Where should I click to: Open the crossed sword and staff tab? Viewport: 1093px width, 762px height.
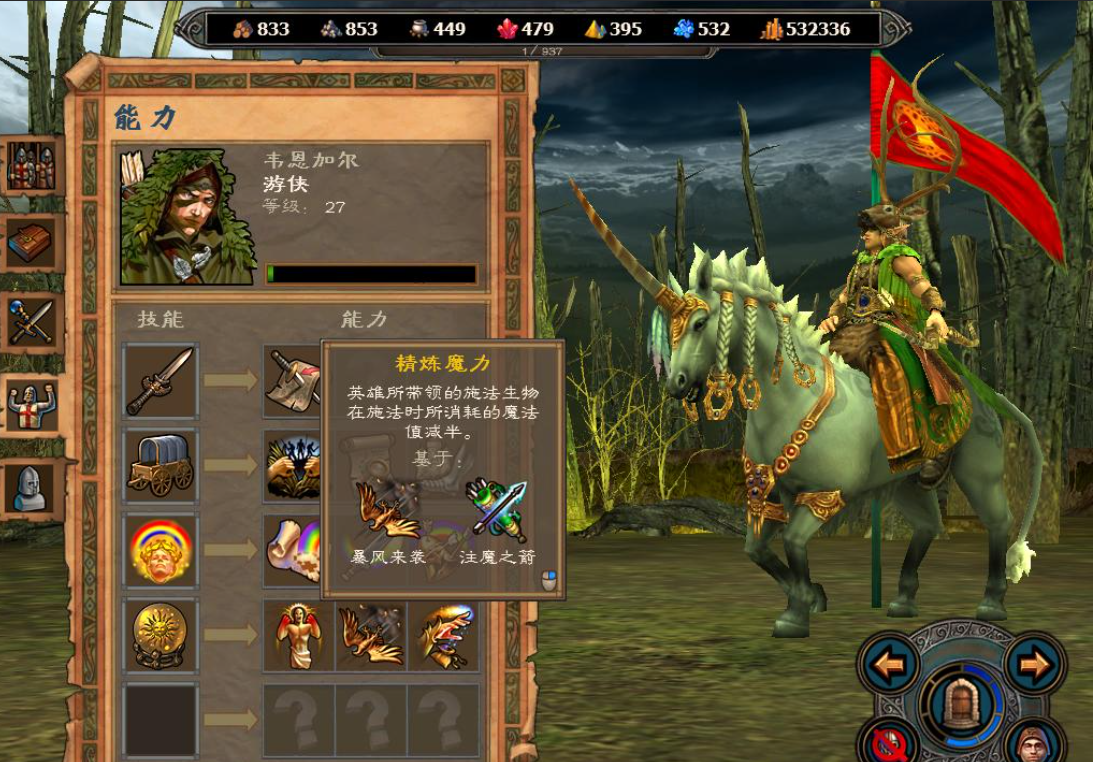[x=31, y=322]
